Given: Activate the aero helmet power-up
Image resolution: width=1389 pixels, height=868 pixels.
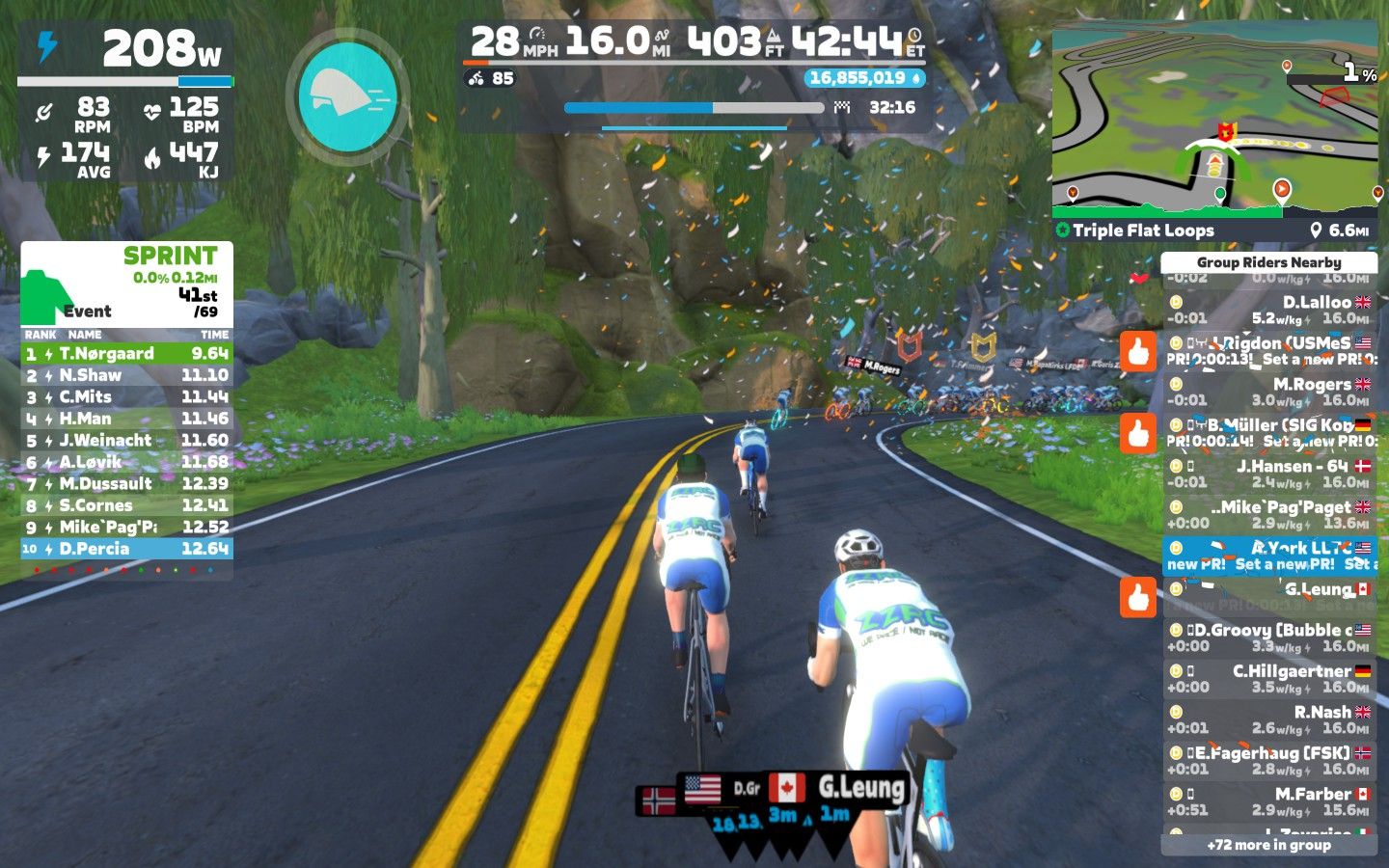Looking at the screenshot, I should [x=347, y=95].
